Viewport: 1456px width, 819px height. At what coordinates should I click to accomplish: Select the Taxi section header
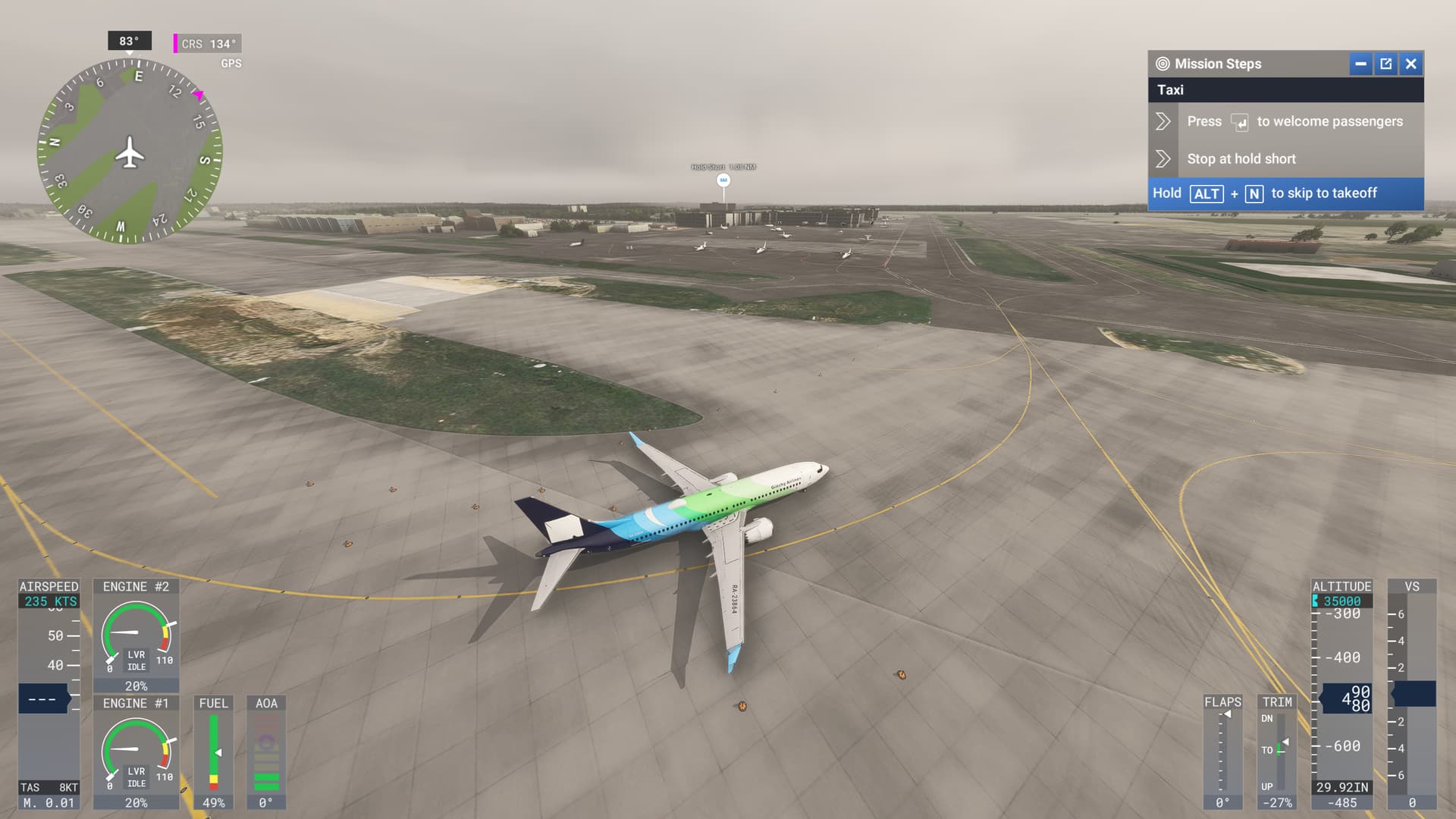[x=1172, y=89]
